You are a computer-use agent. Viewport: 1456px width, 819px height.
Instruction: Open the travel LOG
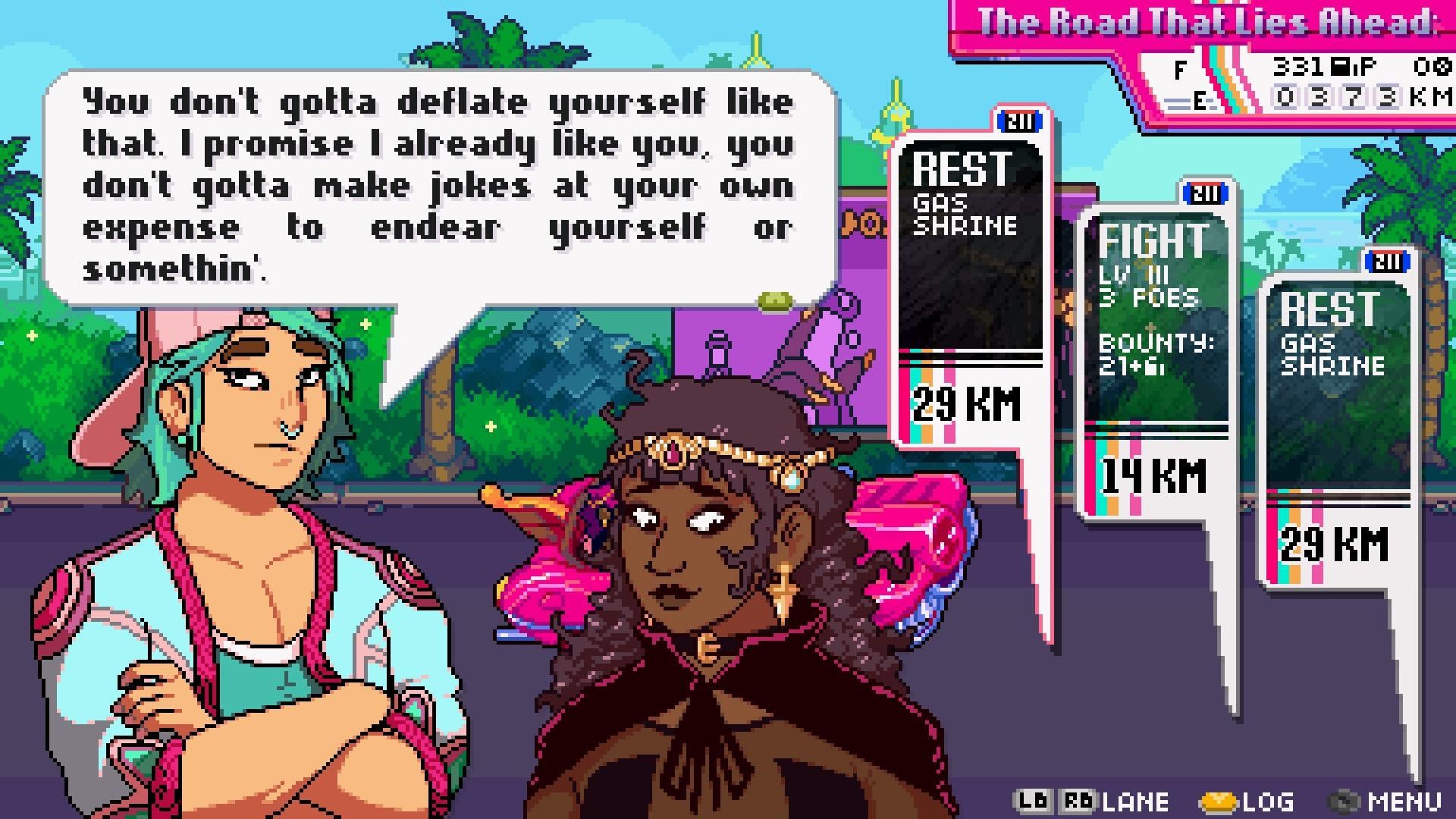click(1251, 800)
